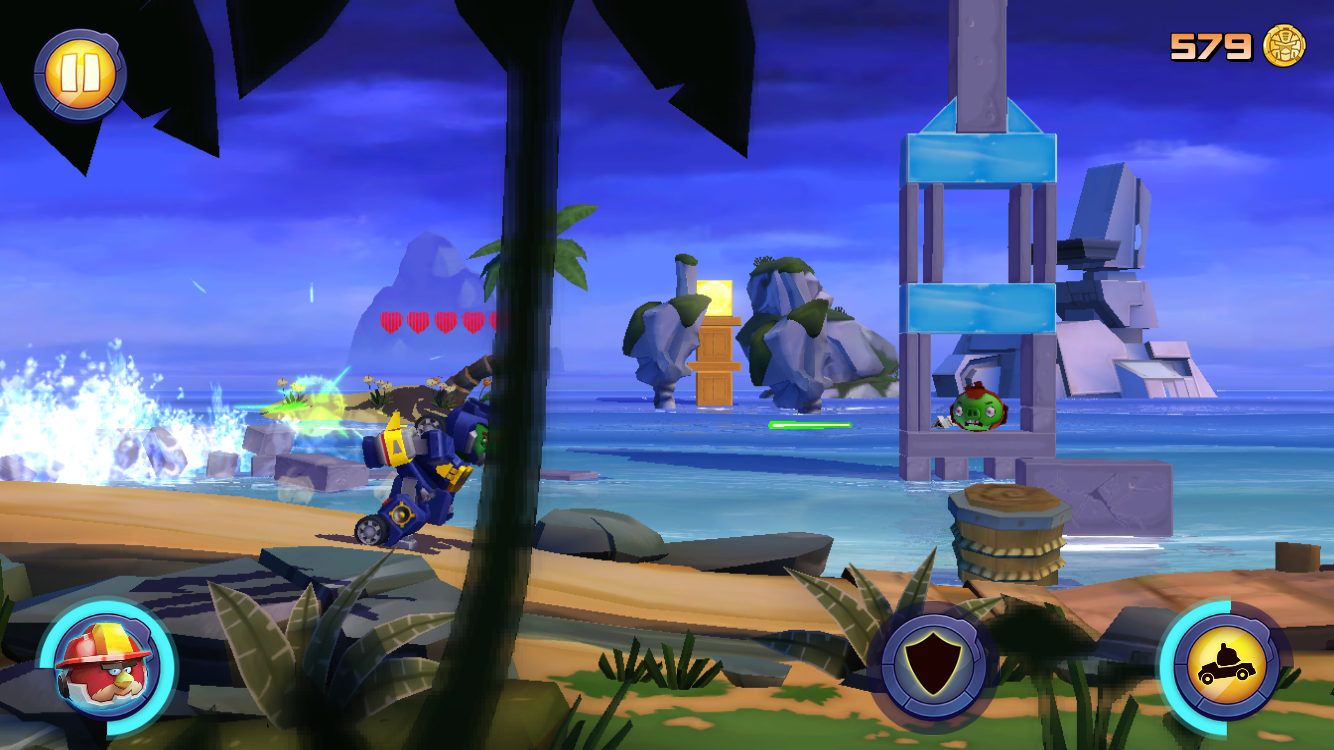1334x750 pixels.
Task: Pause the game with the orange button
Action: (80, 74)
